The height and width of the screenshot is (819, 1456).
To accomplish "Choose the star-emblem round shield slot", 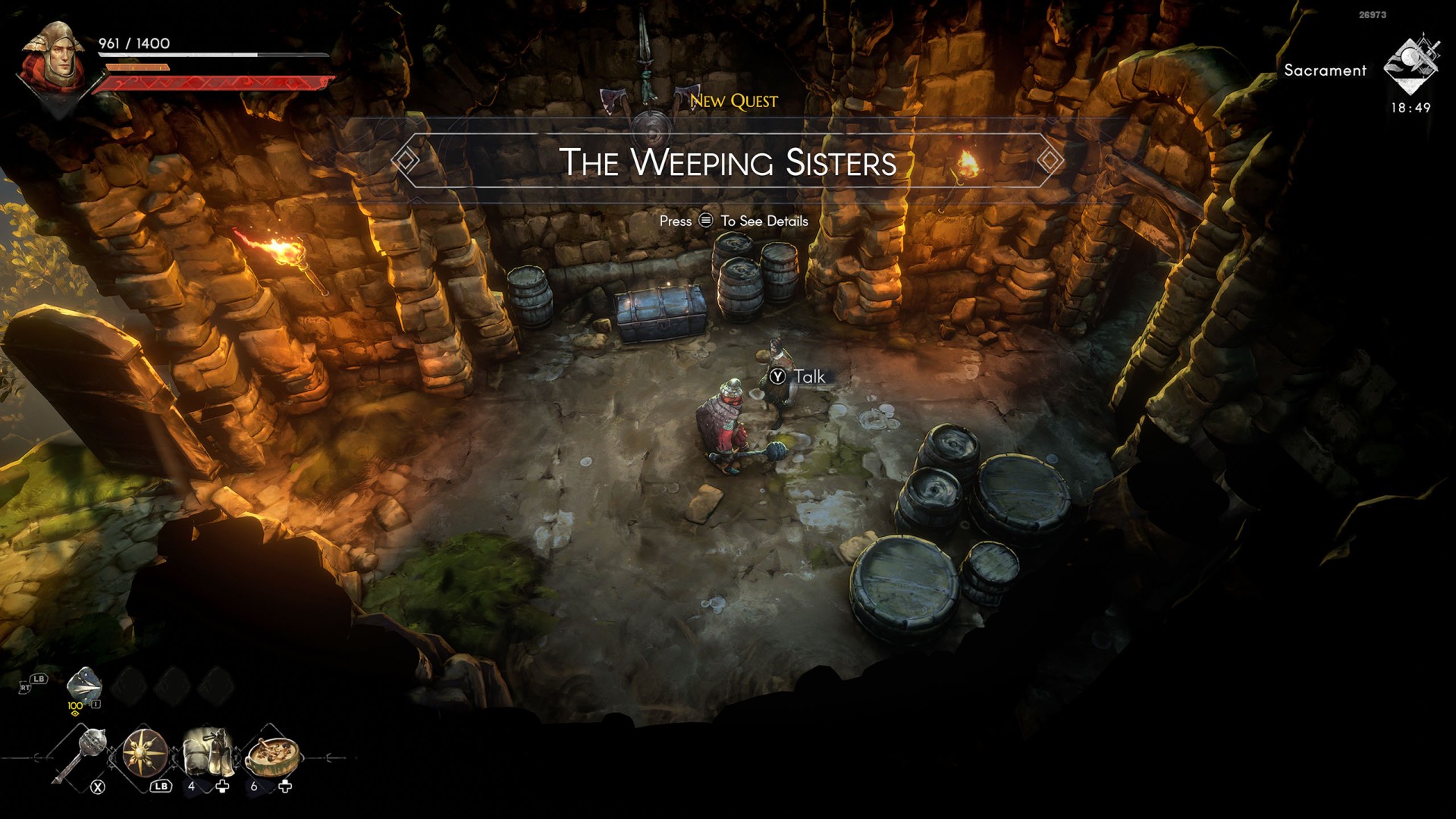I will 145,753.
